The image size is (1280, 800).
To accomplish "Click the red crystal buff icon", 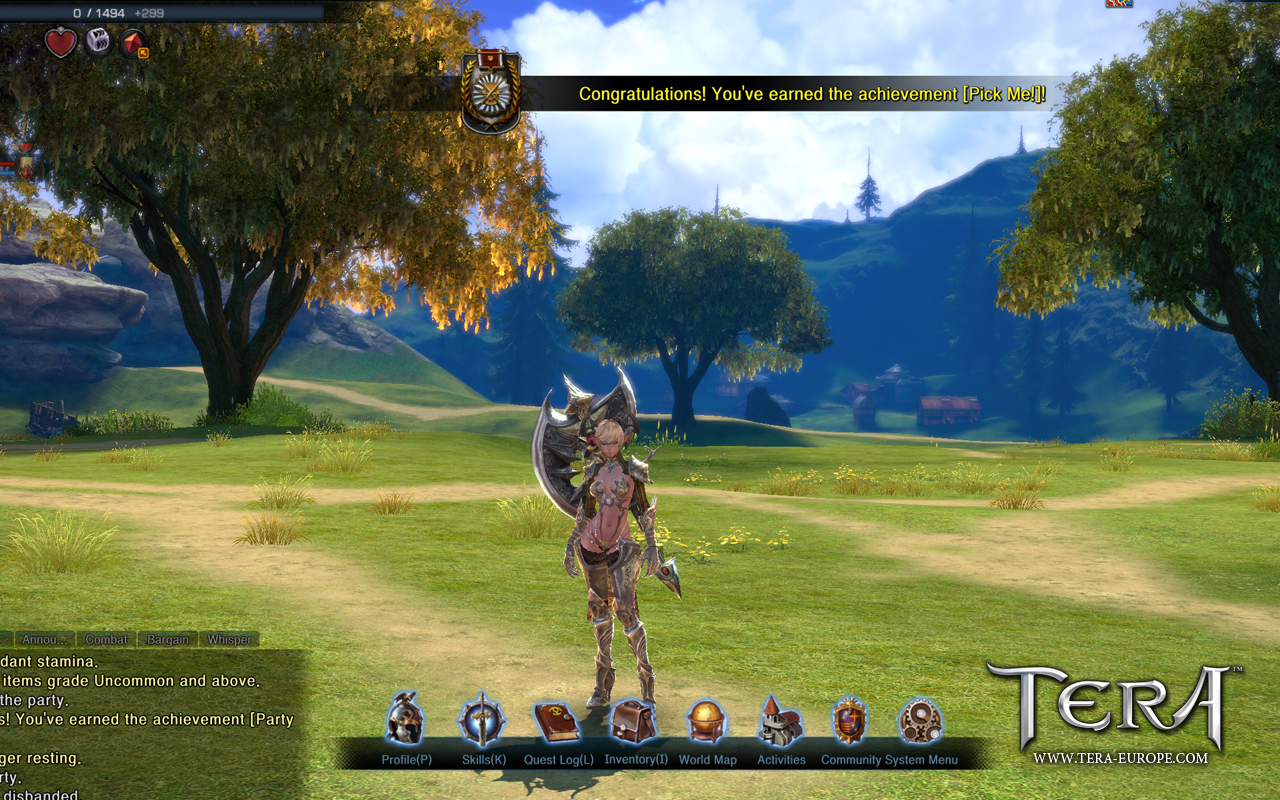I will pos(134,43).
